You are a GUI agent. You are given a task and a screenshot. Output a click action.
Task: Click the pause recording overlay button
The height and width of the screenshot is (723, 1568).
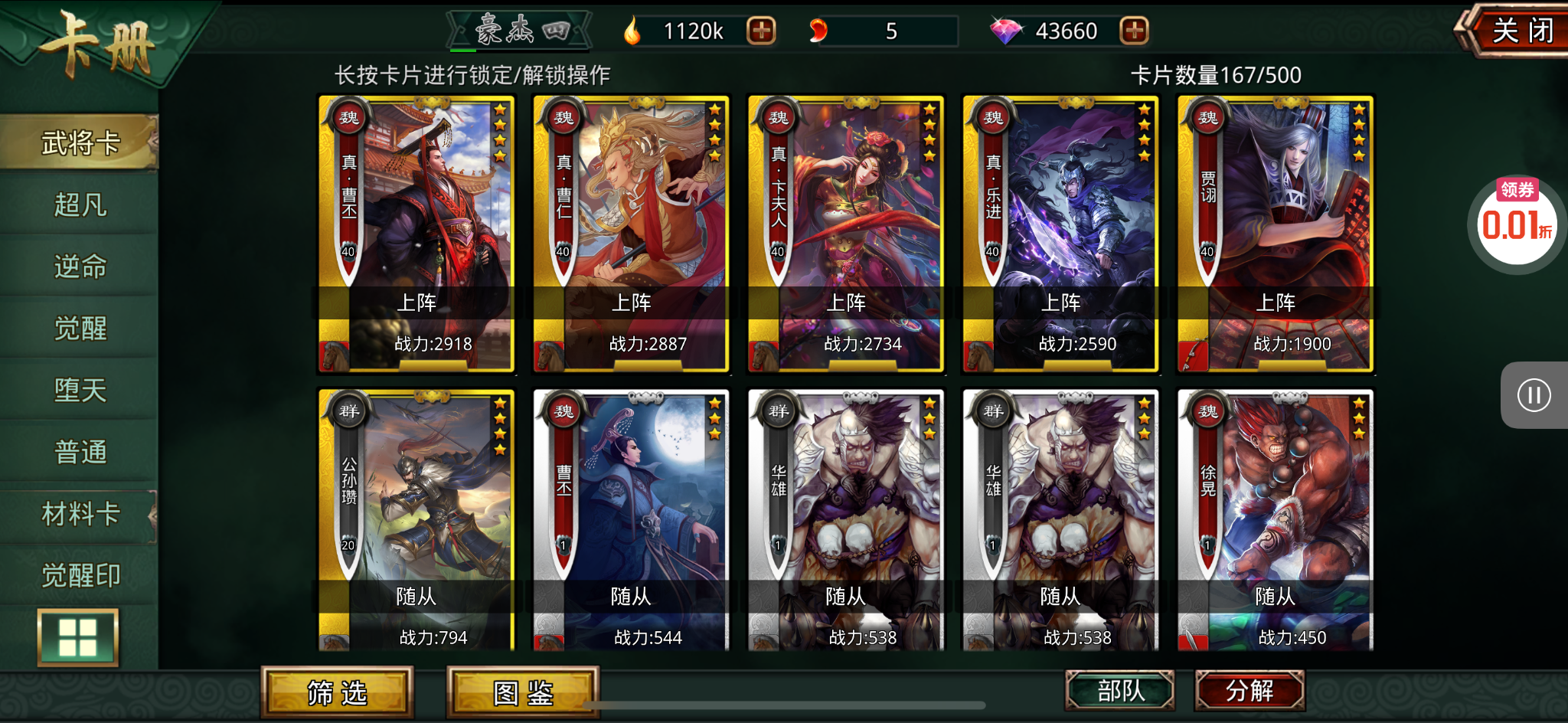pos(1534,395)
